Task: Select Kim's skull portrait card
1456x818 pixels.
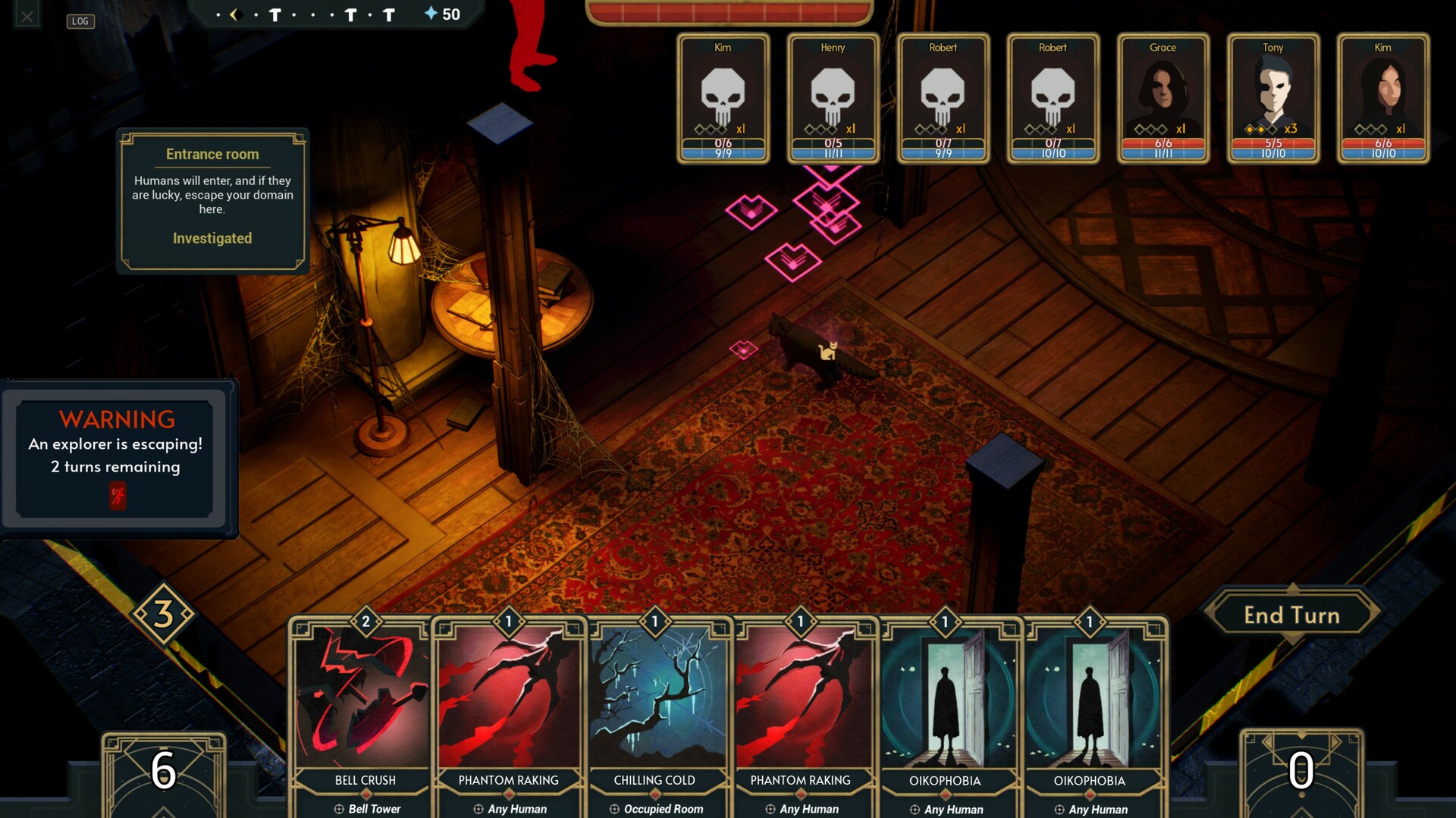Action: point(723,99)
